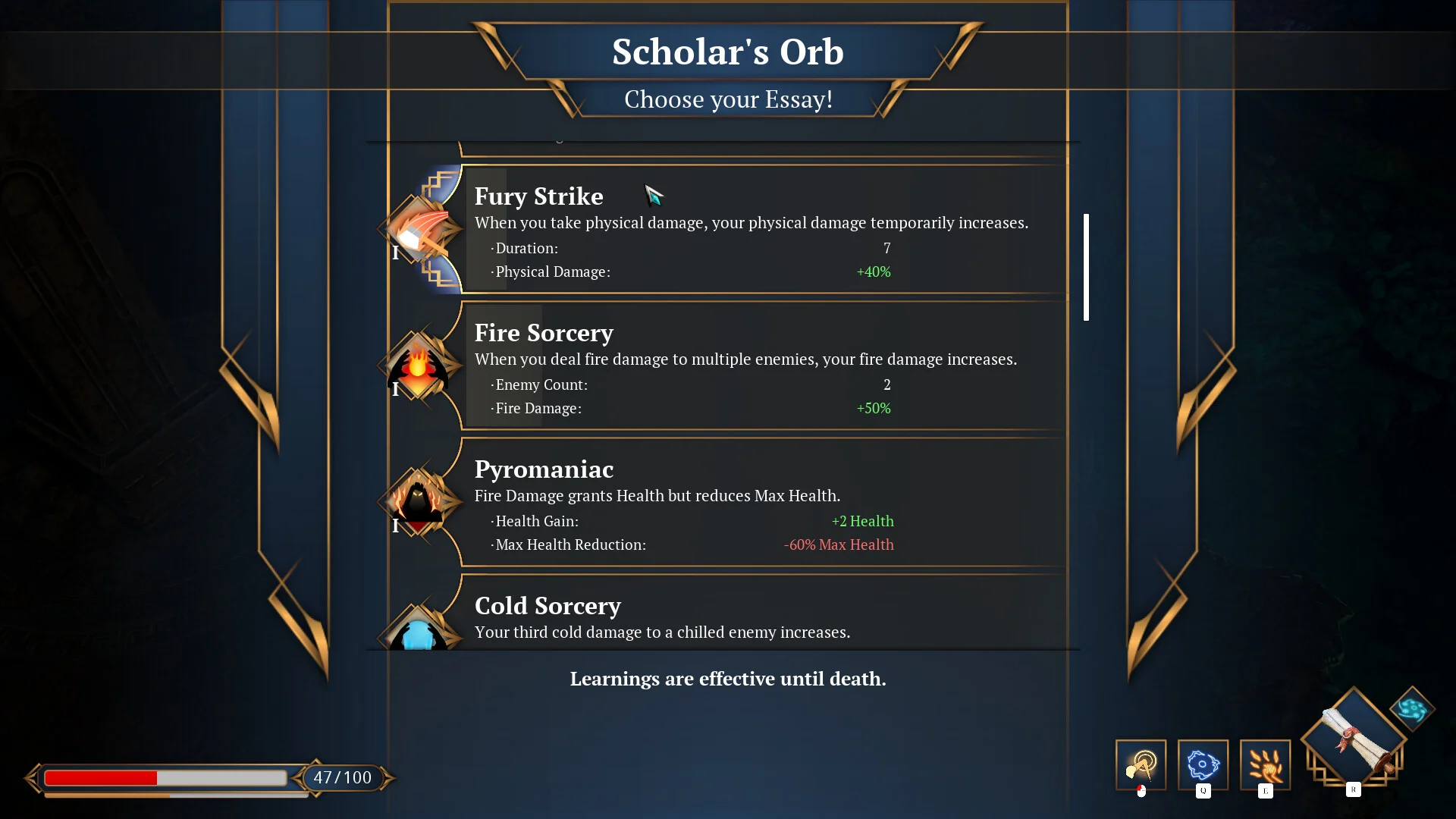Use the rolled scroll item slot
1456x819 pixels.
1354,738
